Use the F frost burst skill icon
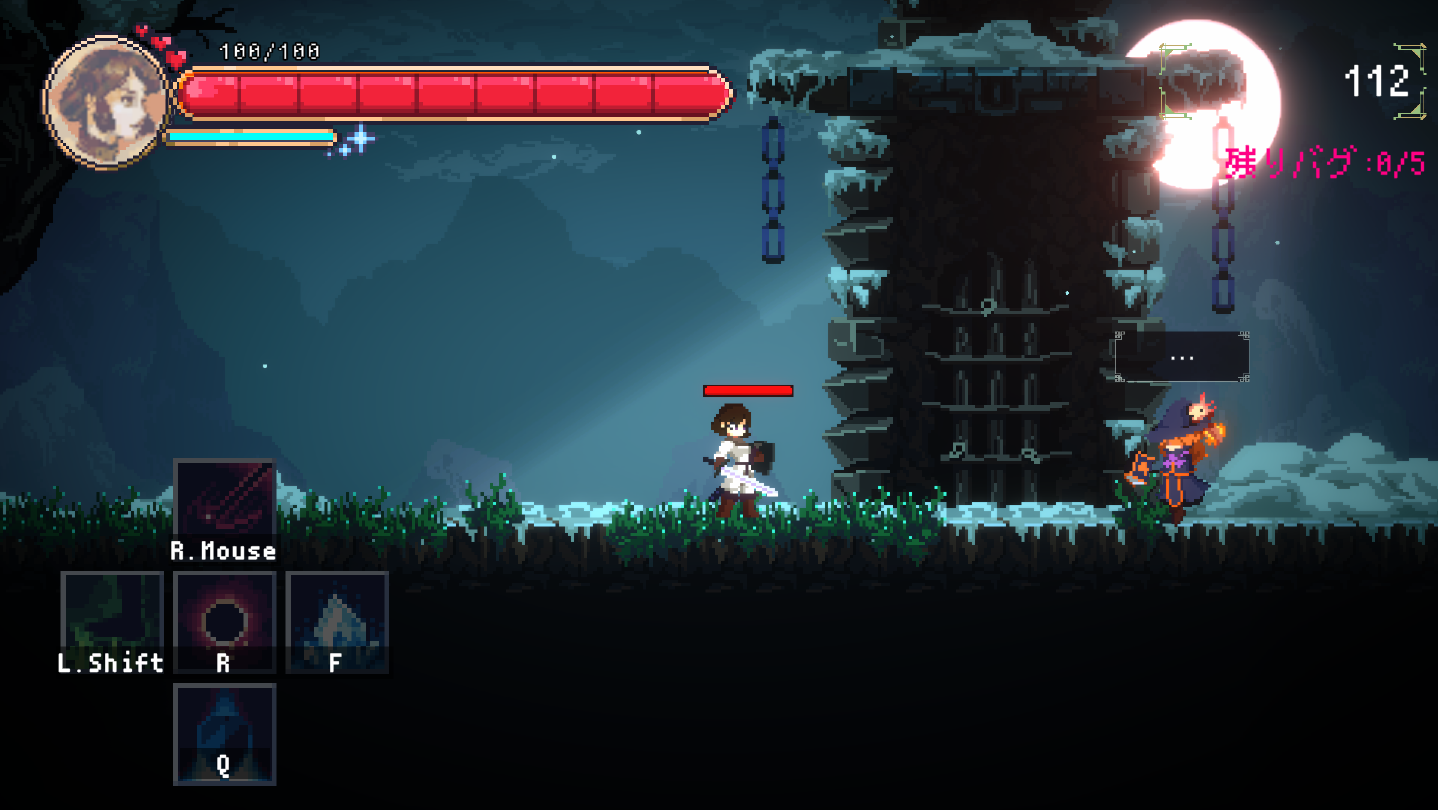The height and width of the screenshot is (810, 1438). (x=336, y=620)
